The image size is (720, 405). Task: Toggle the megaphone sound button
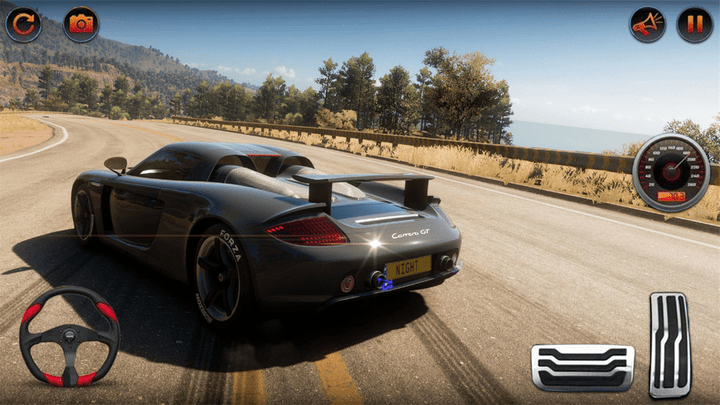[647, 24]
